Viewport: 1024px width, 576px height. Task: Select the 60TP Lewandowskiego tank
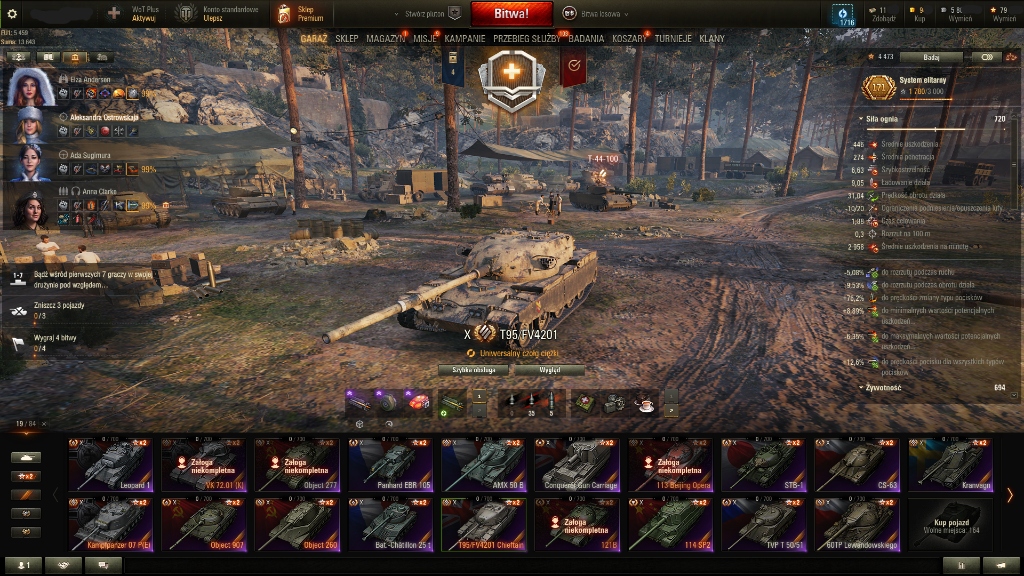pos(856,524)
